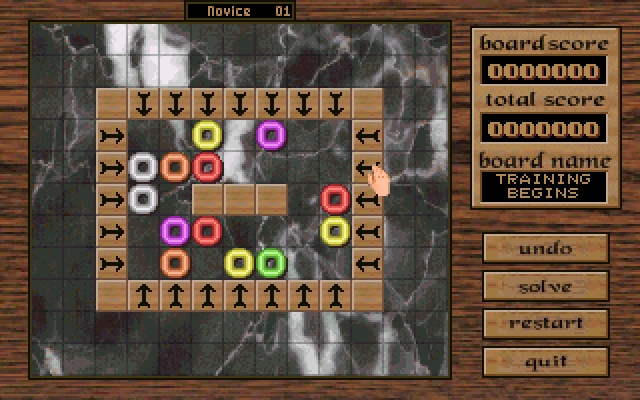Click the solve button
Screen dimensions: 640x400
[x=546, y=286]
